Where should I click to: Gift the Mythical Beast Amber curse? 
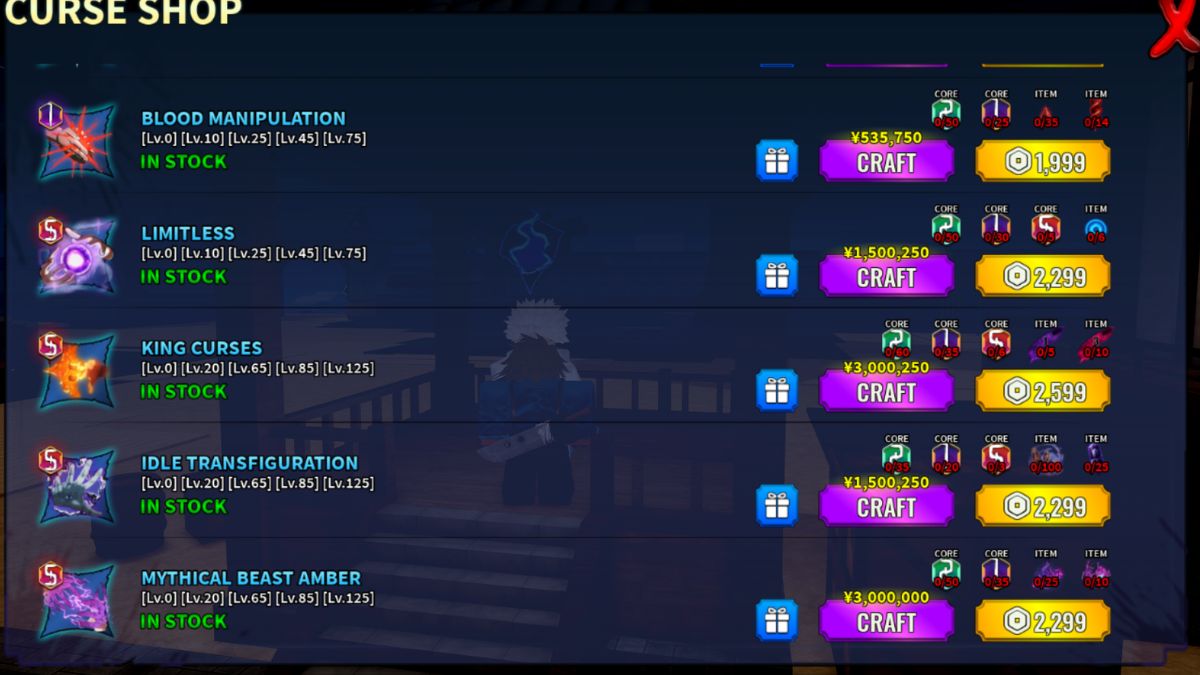click(x=777, y=621)
